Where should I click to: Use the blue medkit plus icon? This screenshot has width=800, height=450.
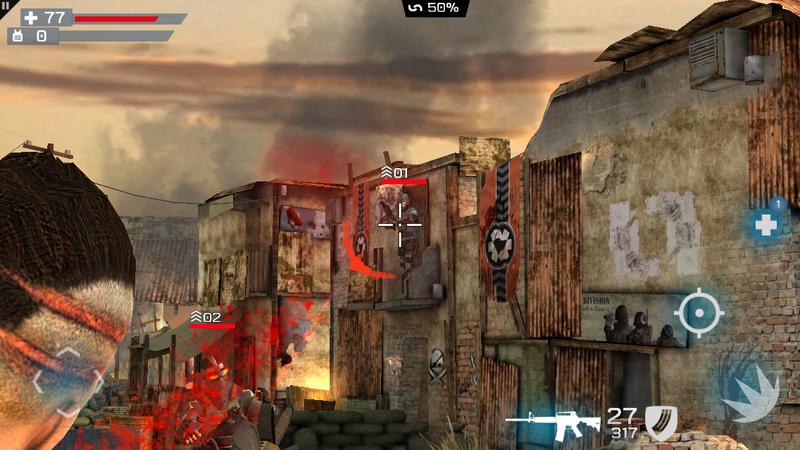pyautogui.click(x=767, y=225)
